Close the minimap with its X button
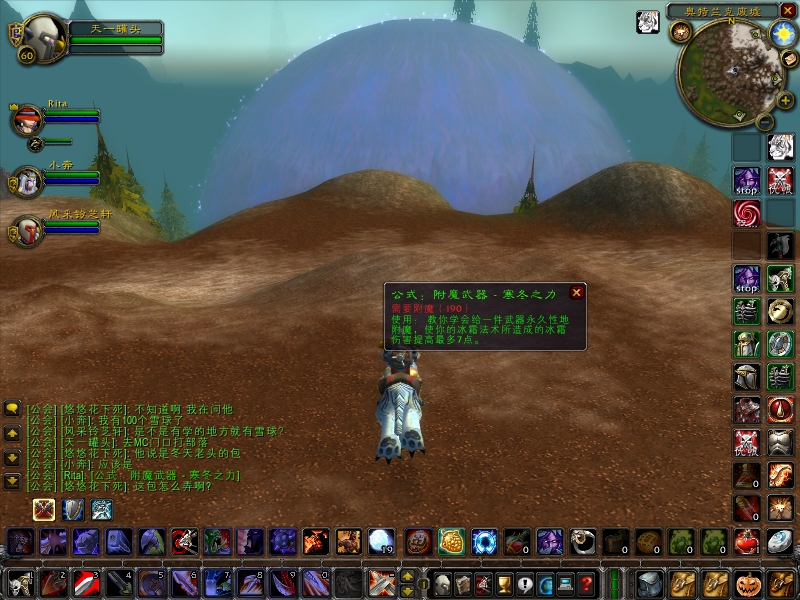The height and width of the screenshot is (600, 800). [788, 11]
